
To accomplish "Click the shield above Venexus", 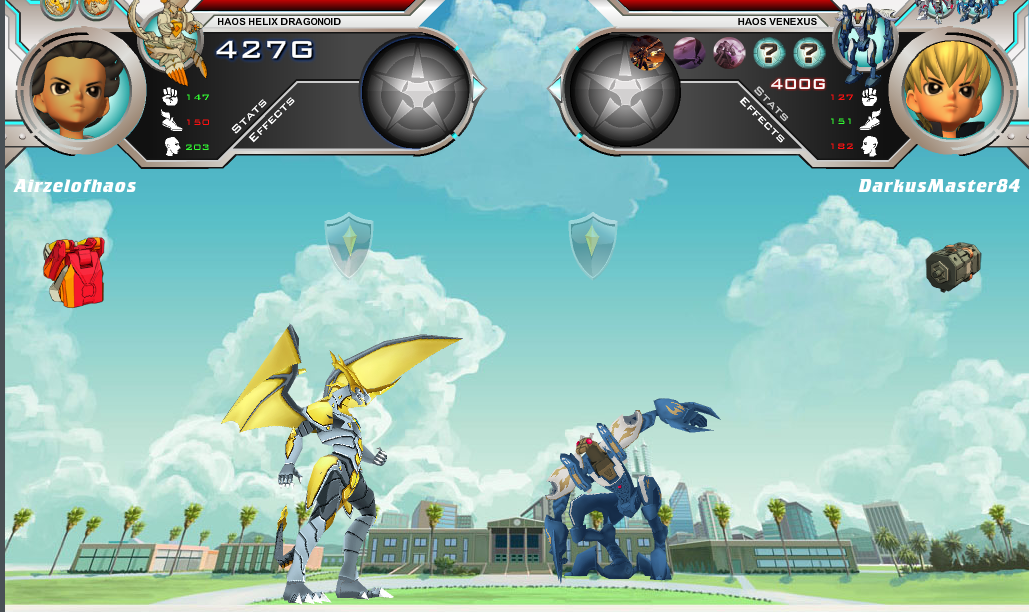I will pyautogui.click(x=593, y=244).
